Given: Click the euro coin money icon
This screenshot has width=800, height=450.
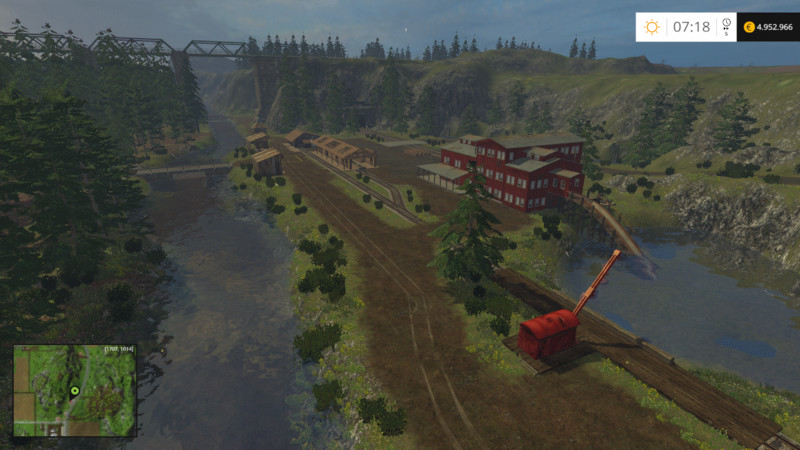Looking at the screenshot, I should 749,27.
